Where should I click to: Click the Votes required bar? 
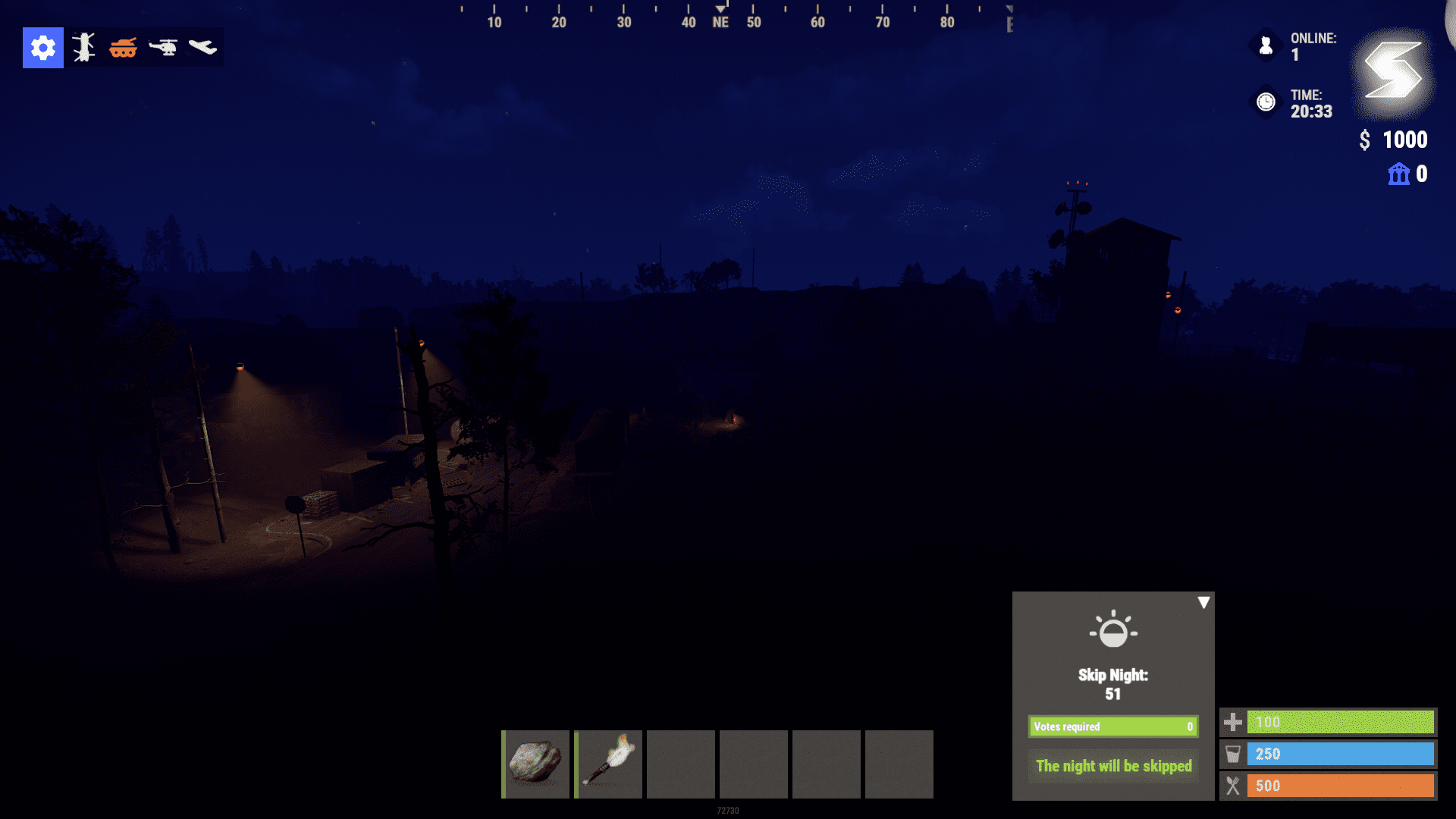pyautogui.click(x=1112, y=726)
